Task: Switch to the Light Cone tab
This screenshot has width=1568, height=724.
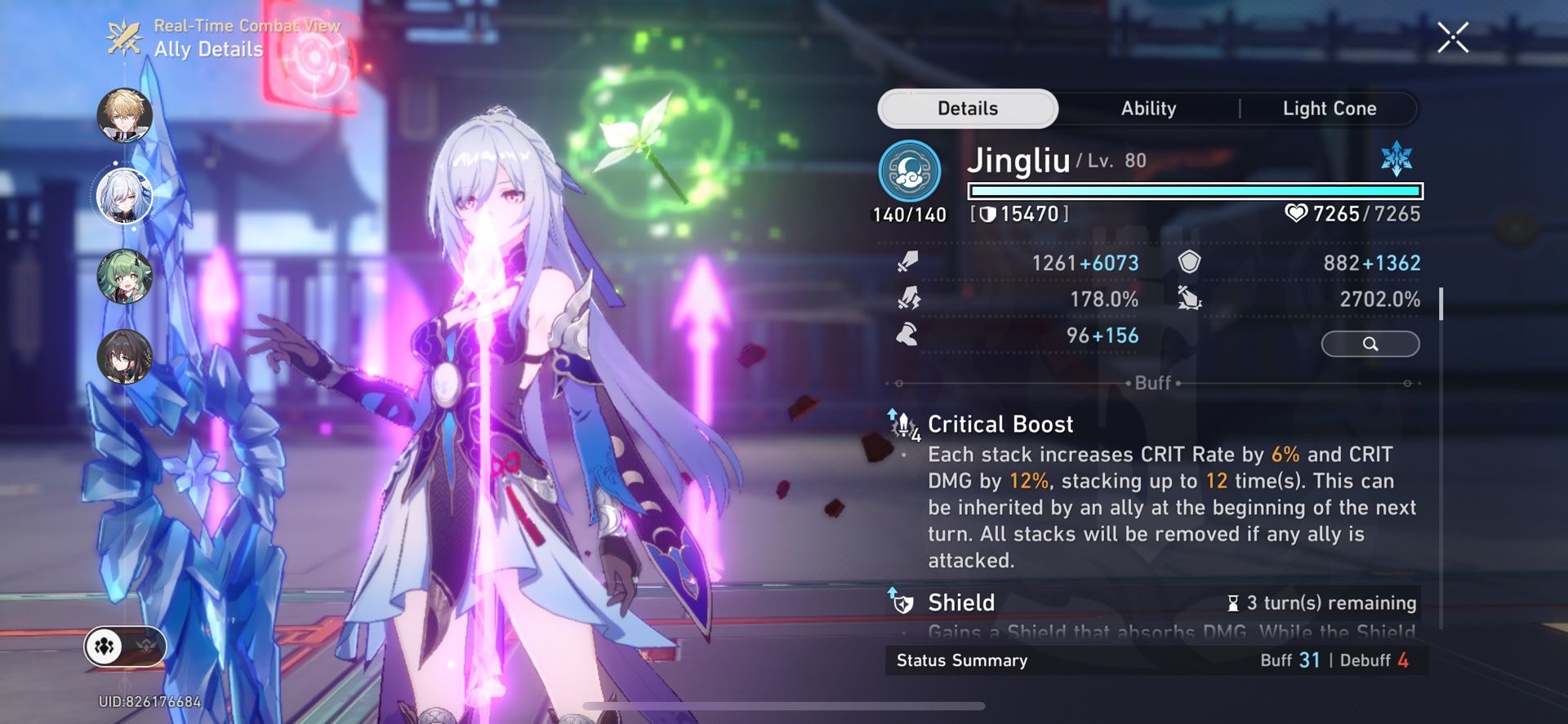Action: pyautogui.click(x=1330, y=108)
